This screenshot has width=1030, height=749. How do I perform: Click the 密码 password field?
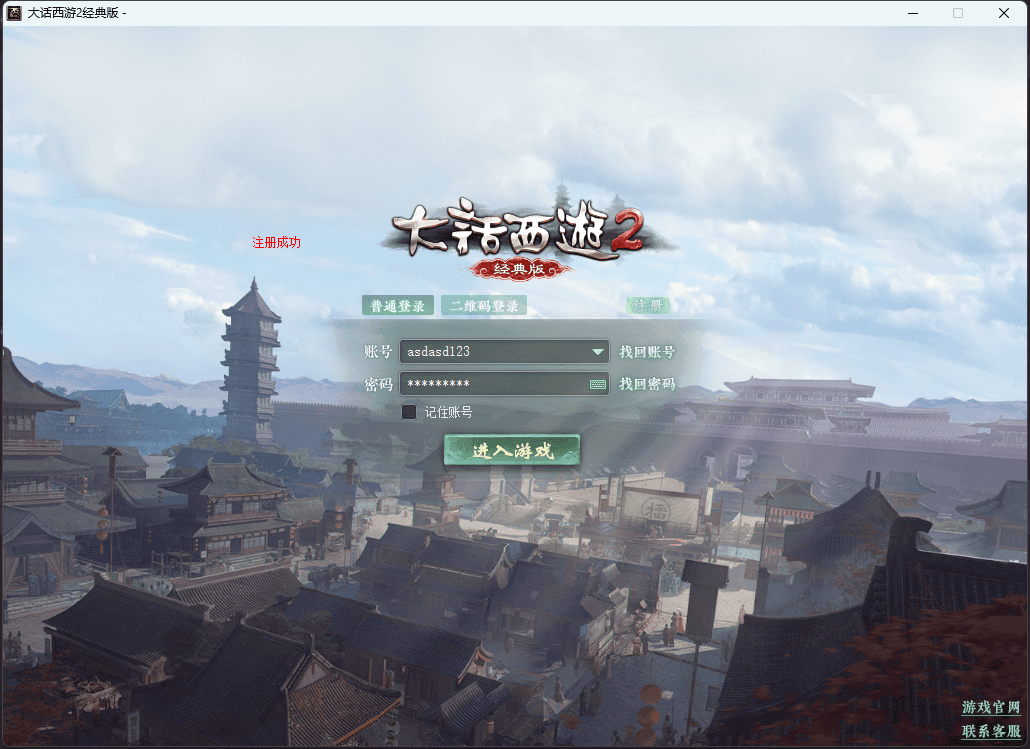click(490, 384)
